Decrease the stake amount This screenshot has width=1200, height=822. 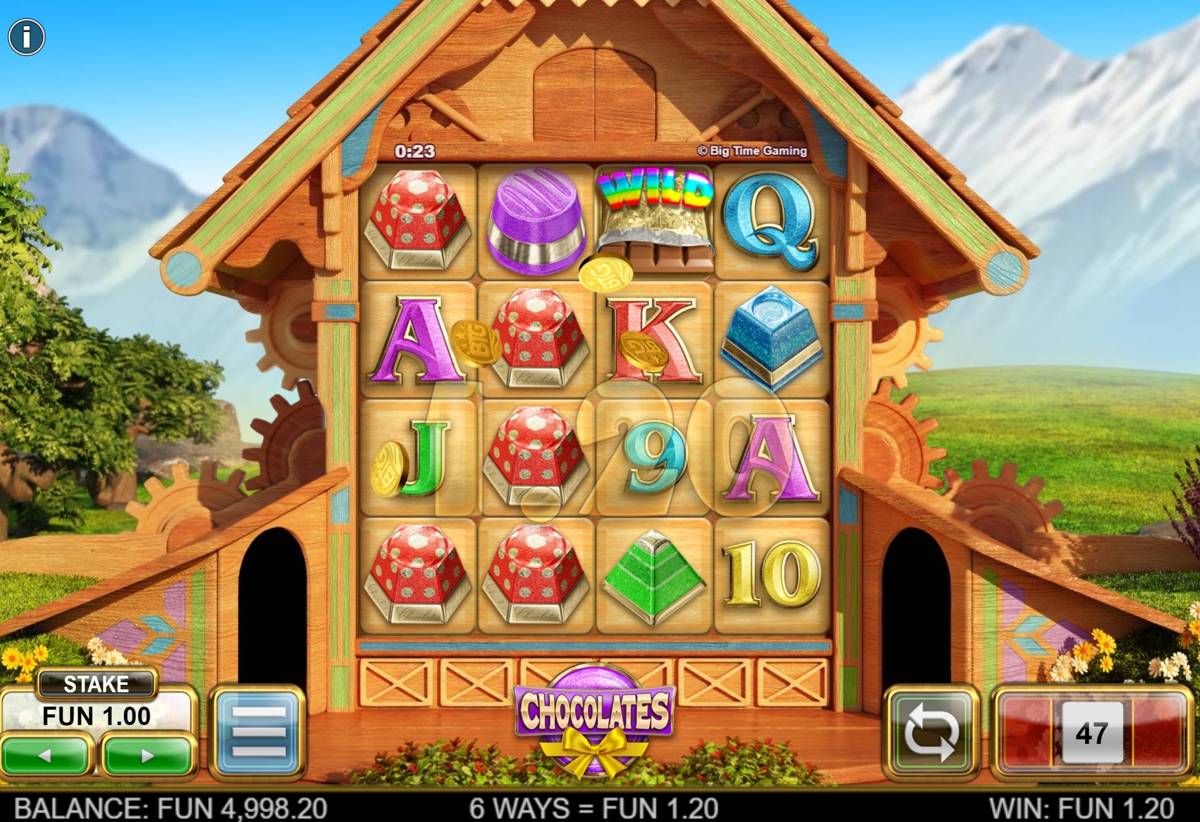point(47,755)
